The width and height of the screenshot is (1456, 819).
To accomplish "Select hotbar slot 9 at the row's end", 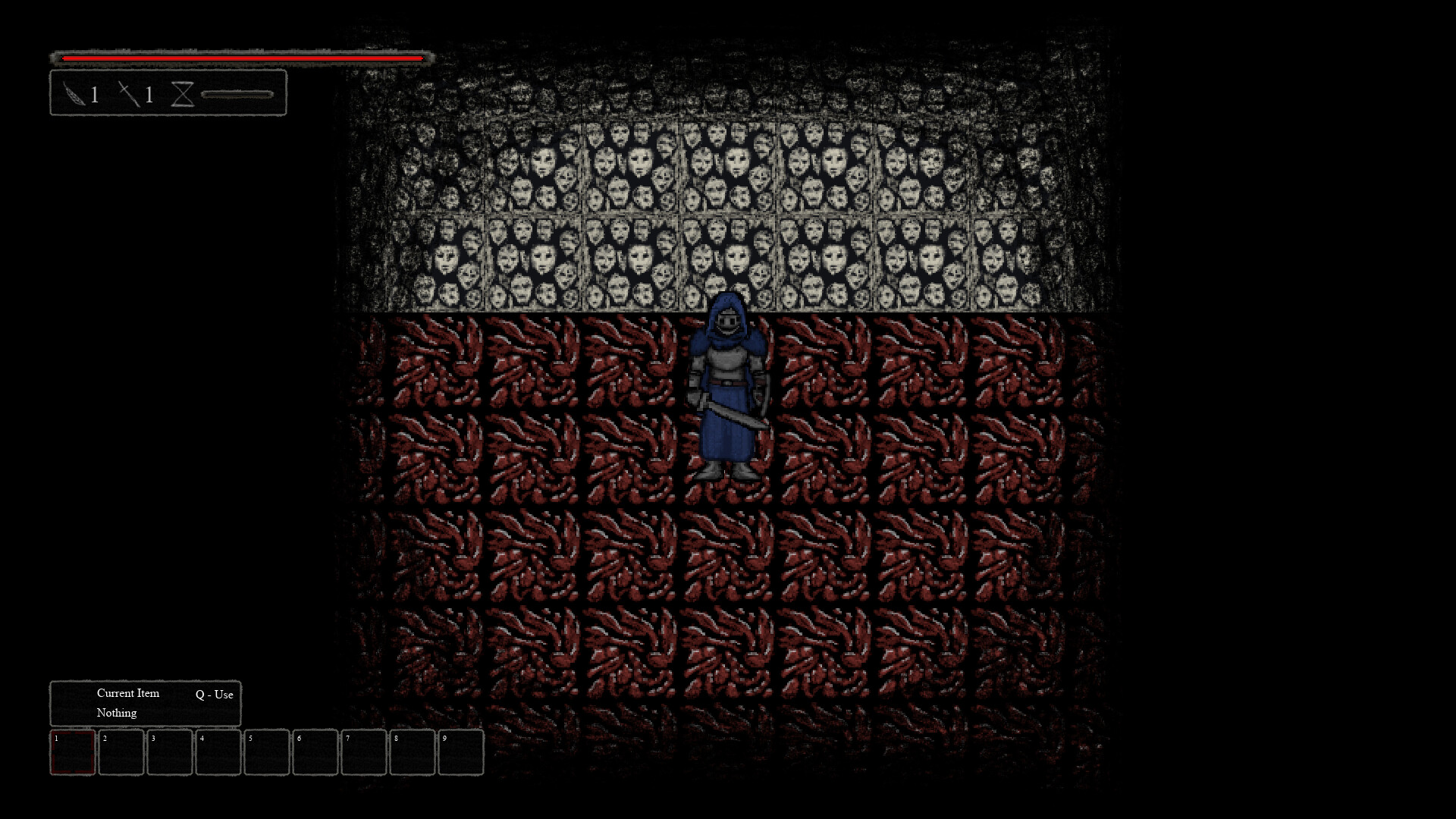I will 461,753.
